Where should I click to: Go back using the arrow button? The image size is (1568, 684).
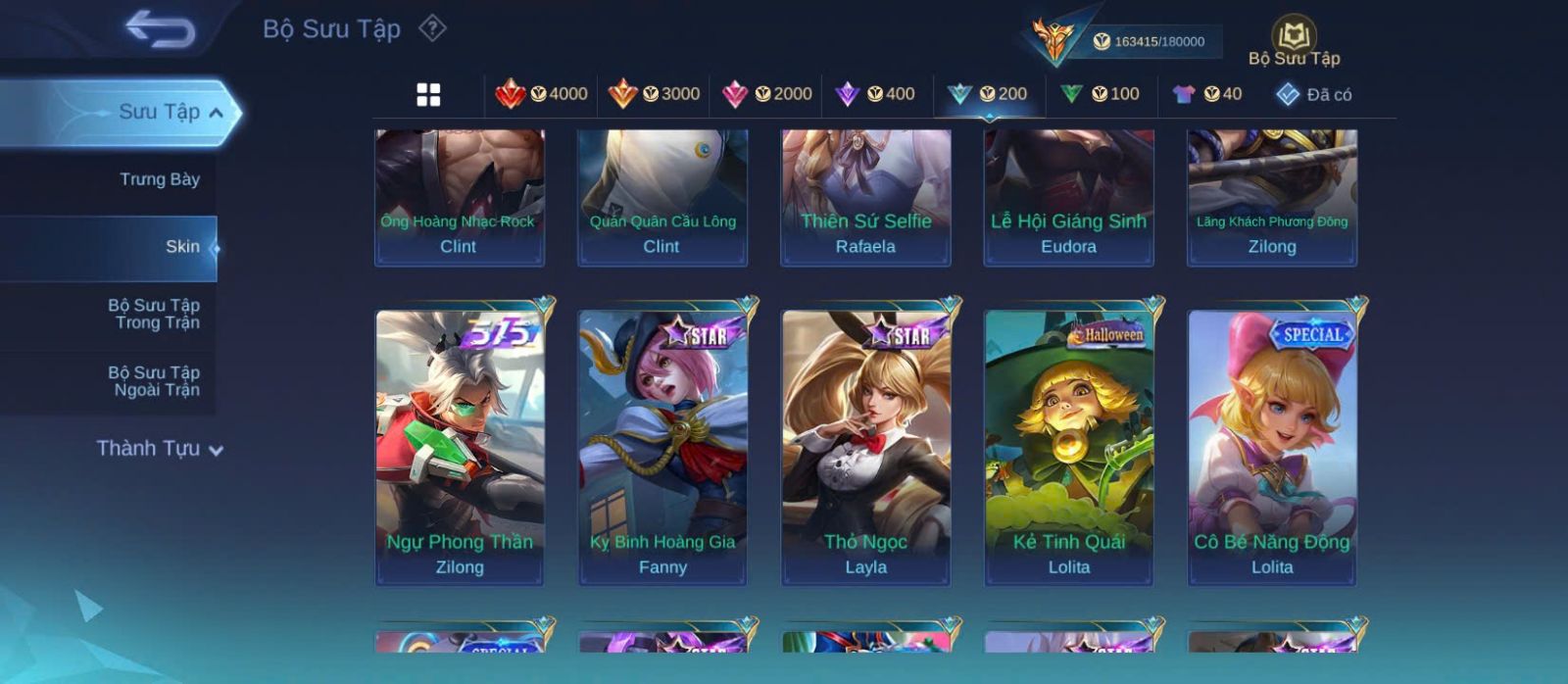pyautogui.click(x=160, y=29)
